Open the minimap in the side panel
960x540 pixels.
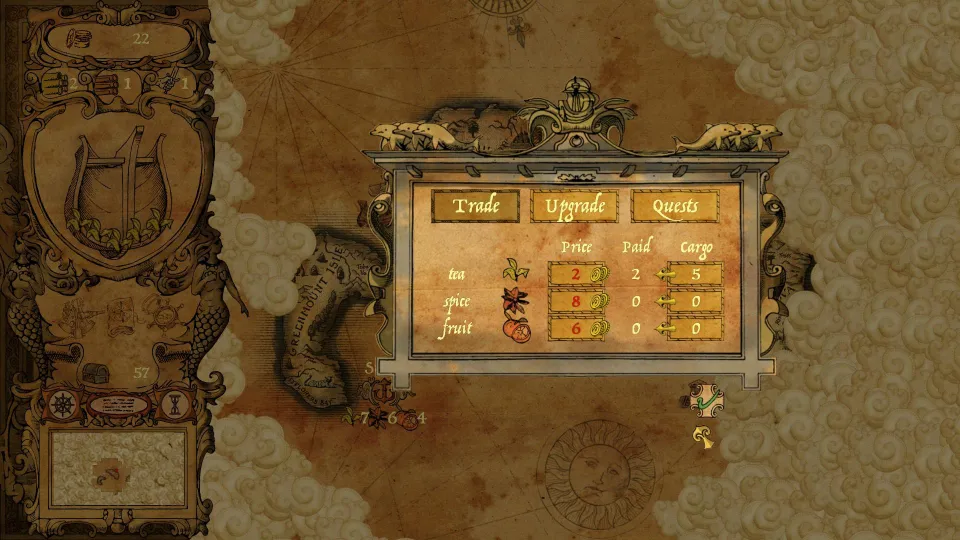point(118,468)
